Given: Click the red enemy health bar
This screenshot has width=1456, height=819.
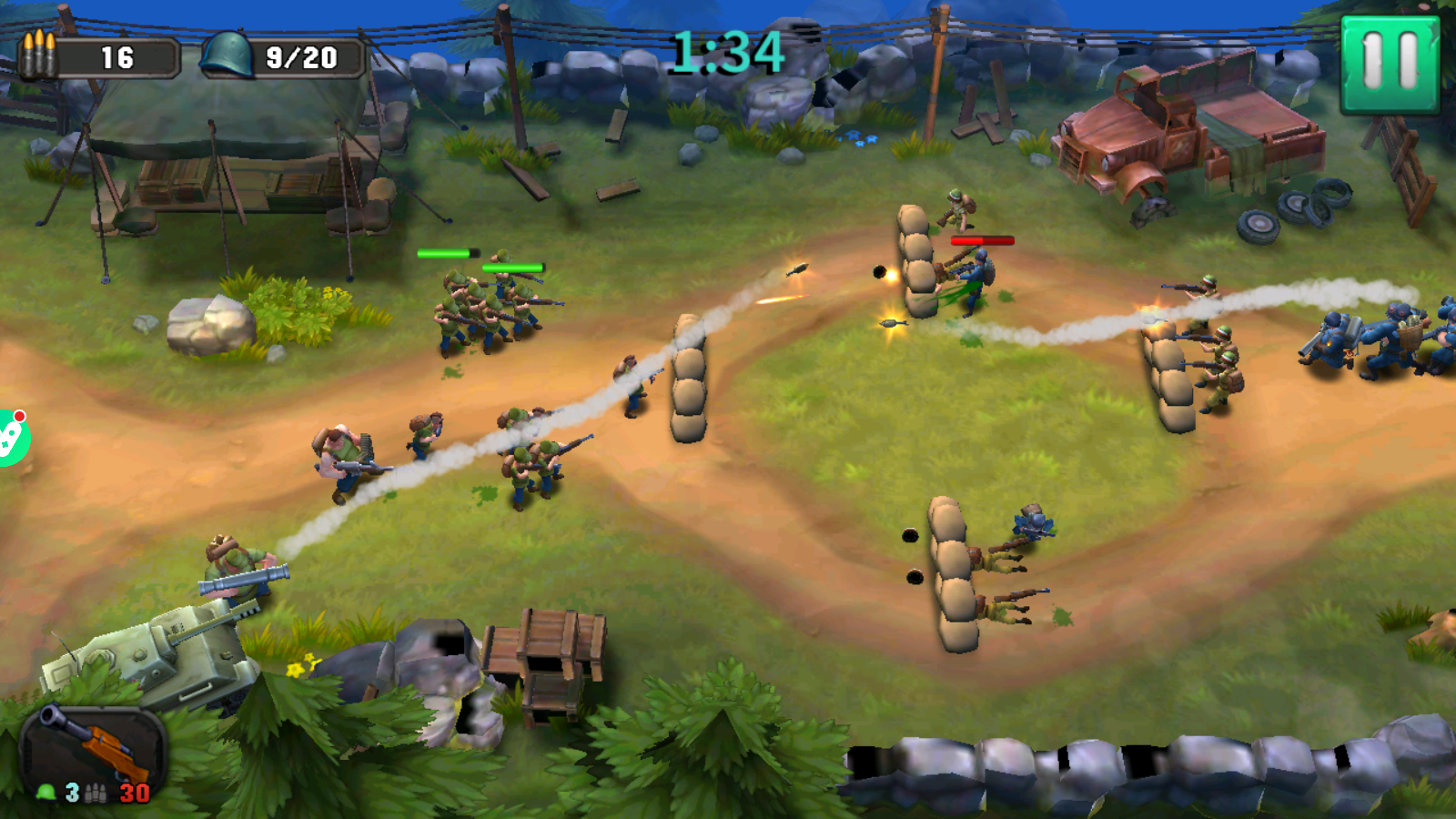Looking at the screenshot, I should [981, 241].
